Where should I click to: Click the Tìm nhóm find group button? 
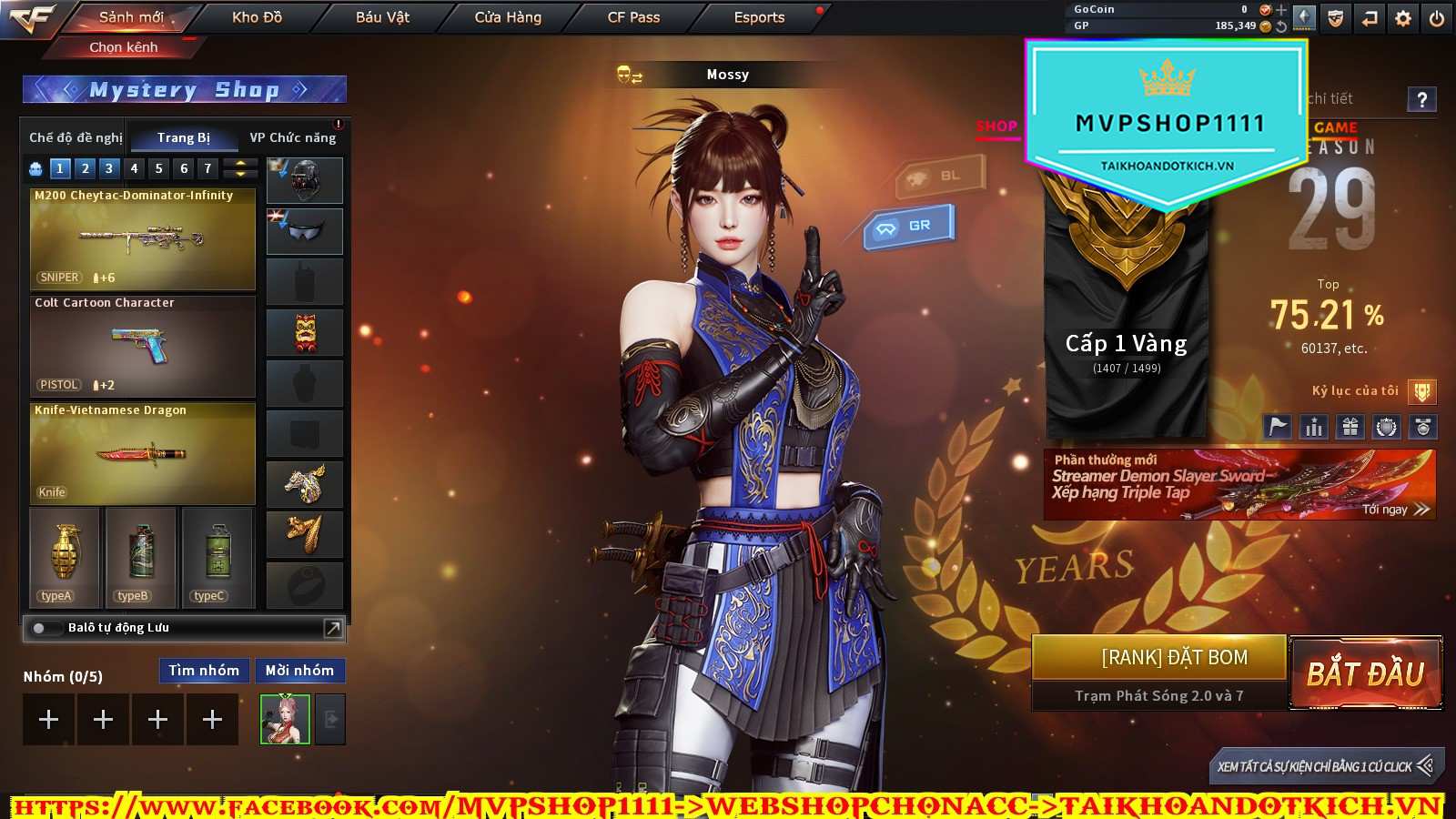coord(204,671)
